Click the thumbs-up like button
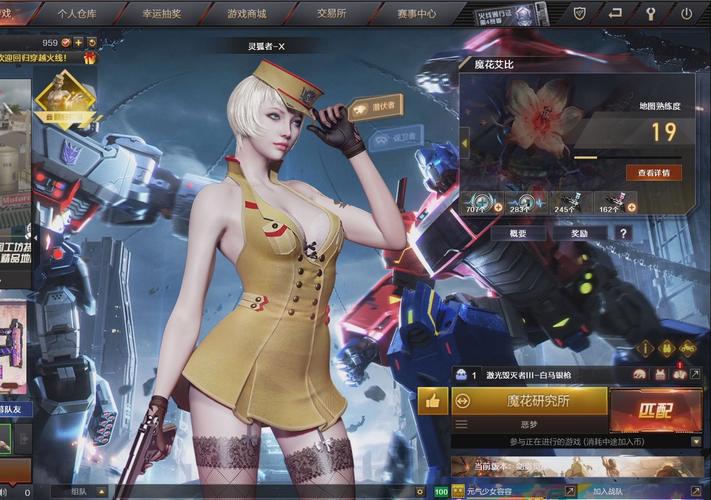 tap(433, 401)
